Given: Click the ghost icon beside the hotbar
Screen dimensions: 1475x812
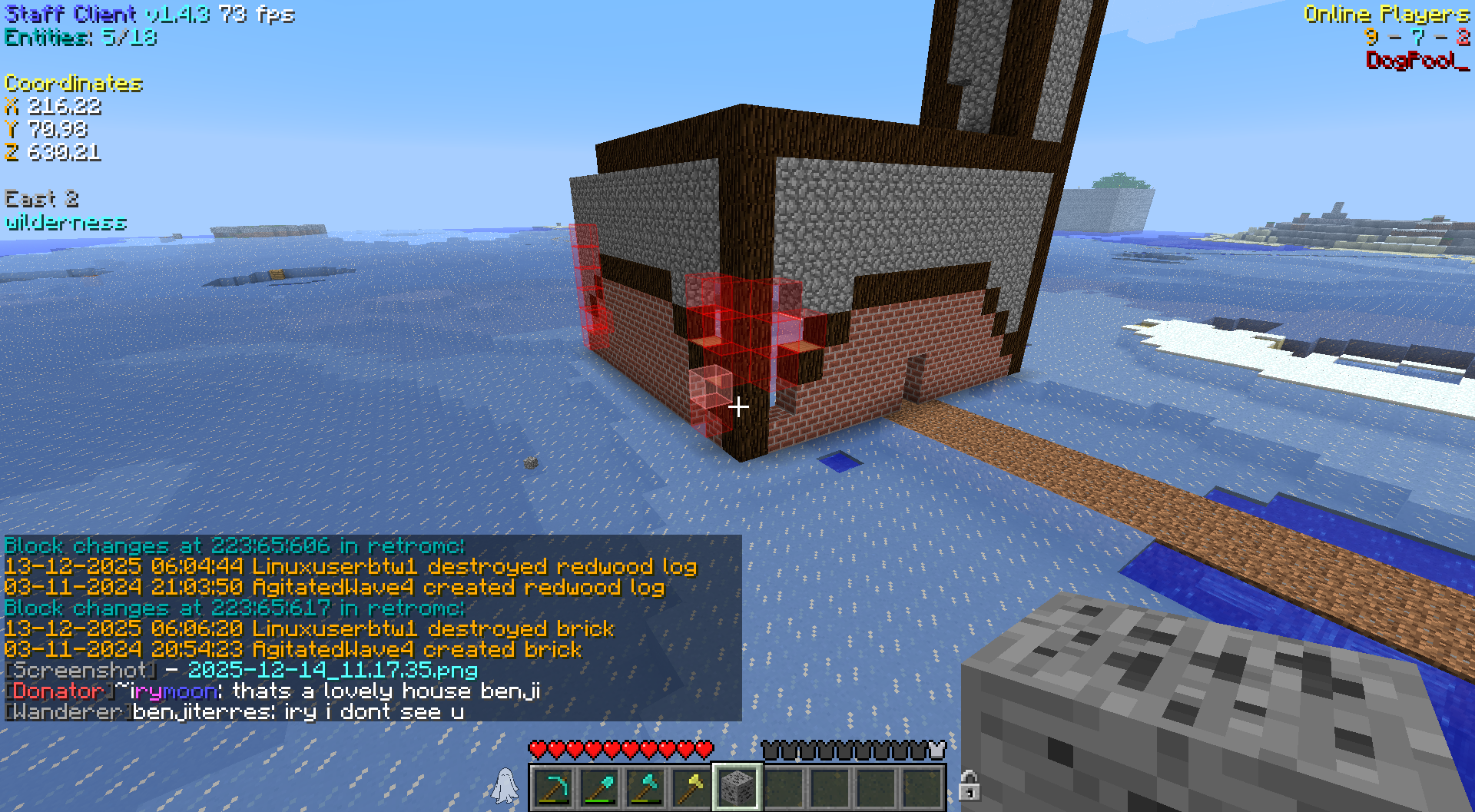Looking at the screenshot, I should pos(505,786).
